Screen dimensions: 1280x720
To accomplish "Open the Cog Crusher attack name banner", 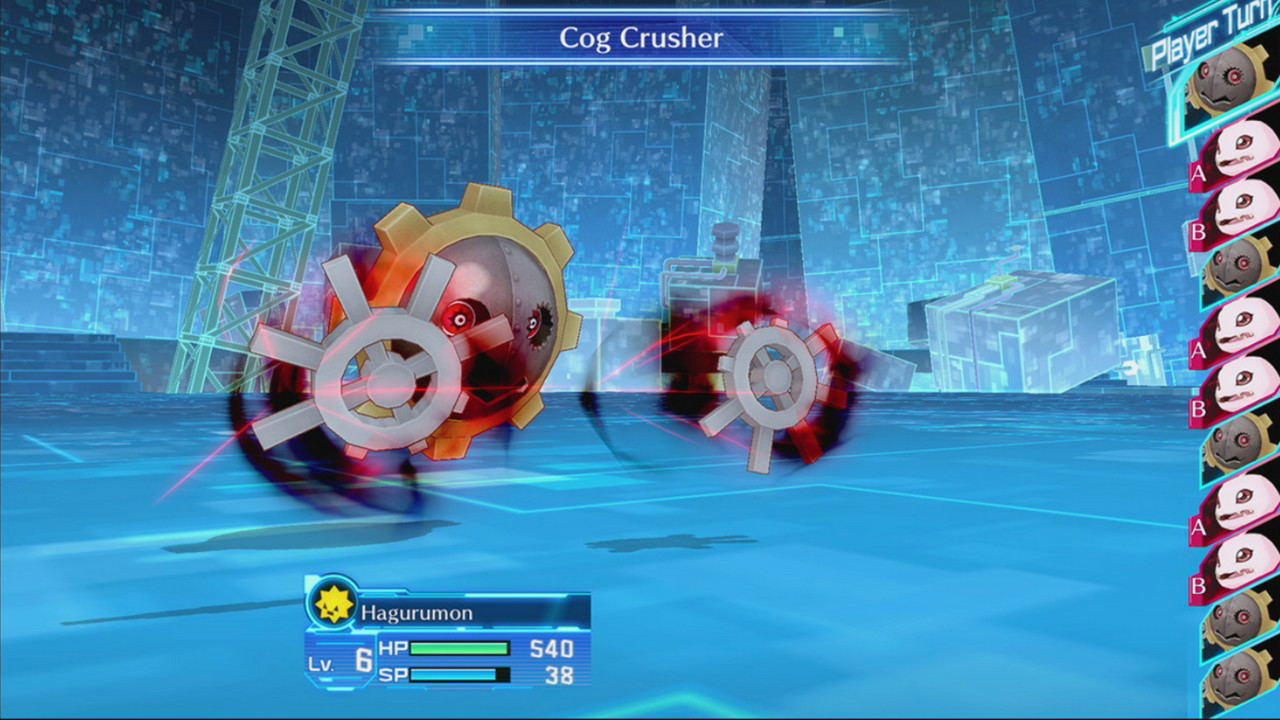I will click(640, 39).
